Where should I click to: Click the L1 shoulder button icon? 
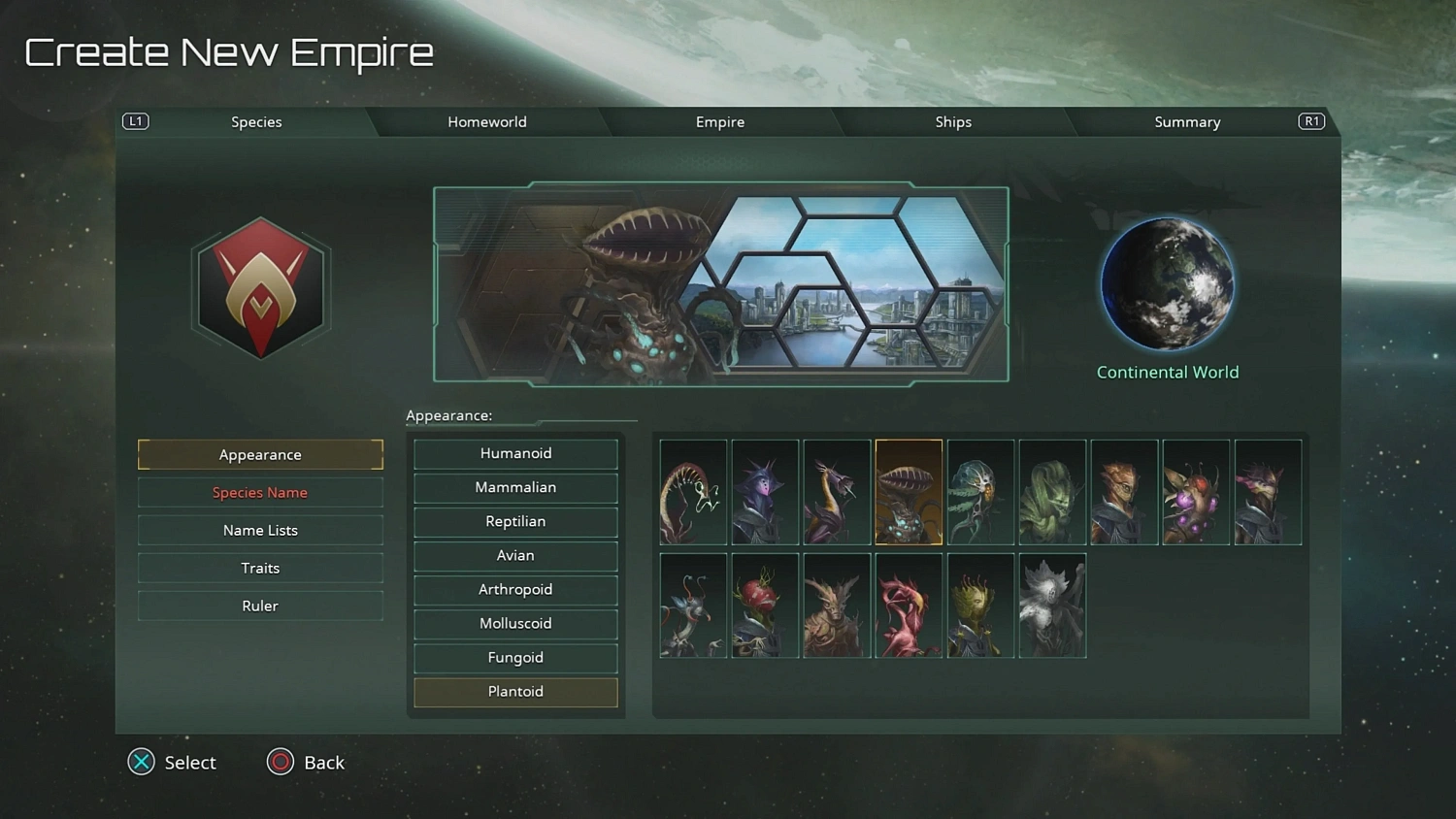click(x=135, y=121)
